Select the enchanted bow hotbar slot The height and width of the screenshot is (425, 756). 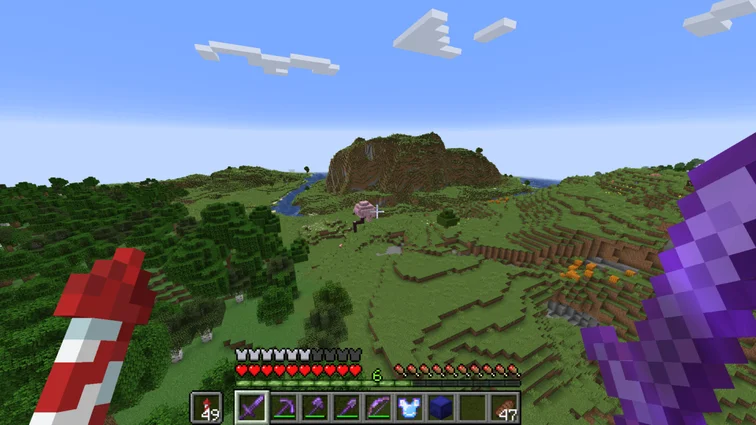click(378, 407)
